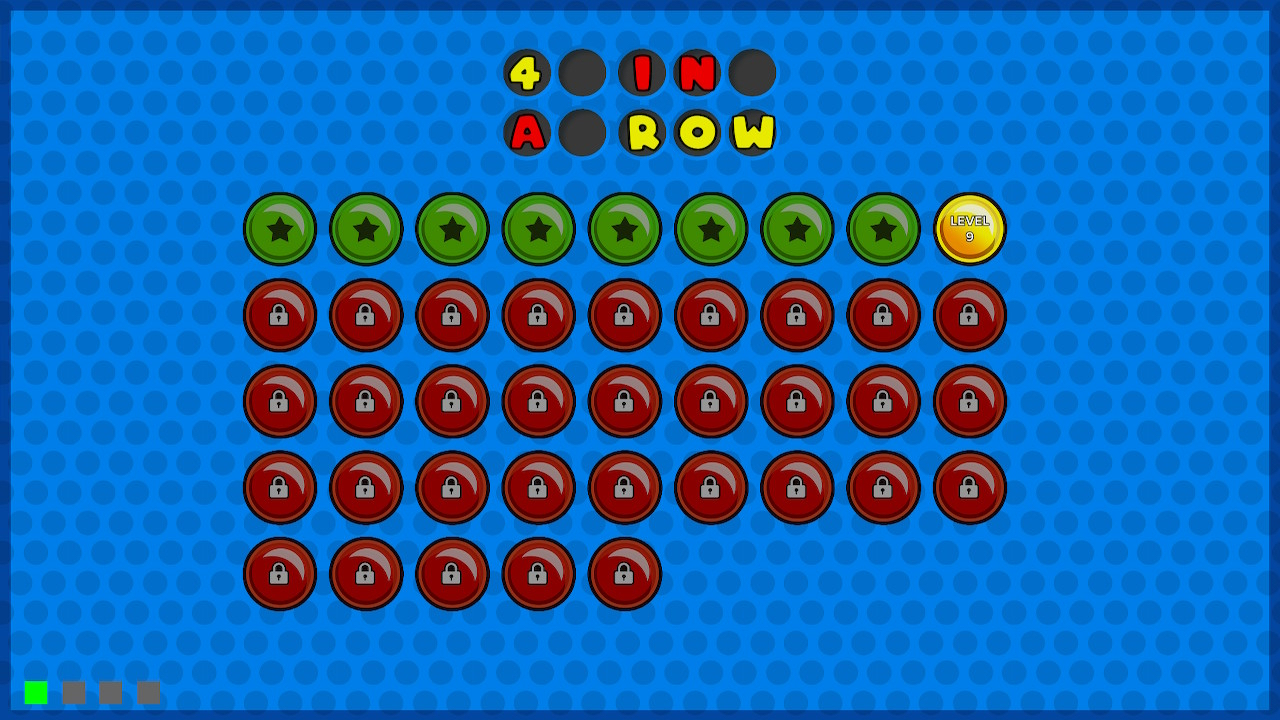Replay the sixth star level
The width and height of the screenshot is (1280, 720).
(x=711, y=229)
